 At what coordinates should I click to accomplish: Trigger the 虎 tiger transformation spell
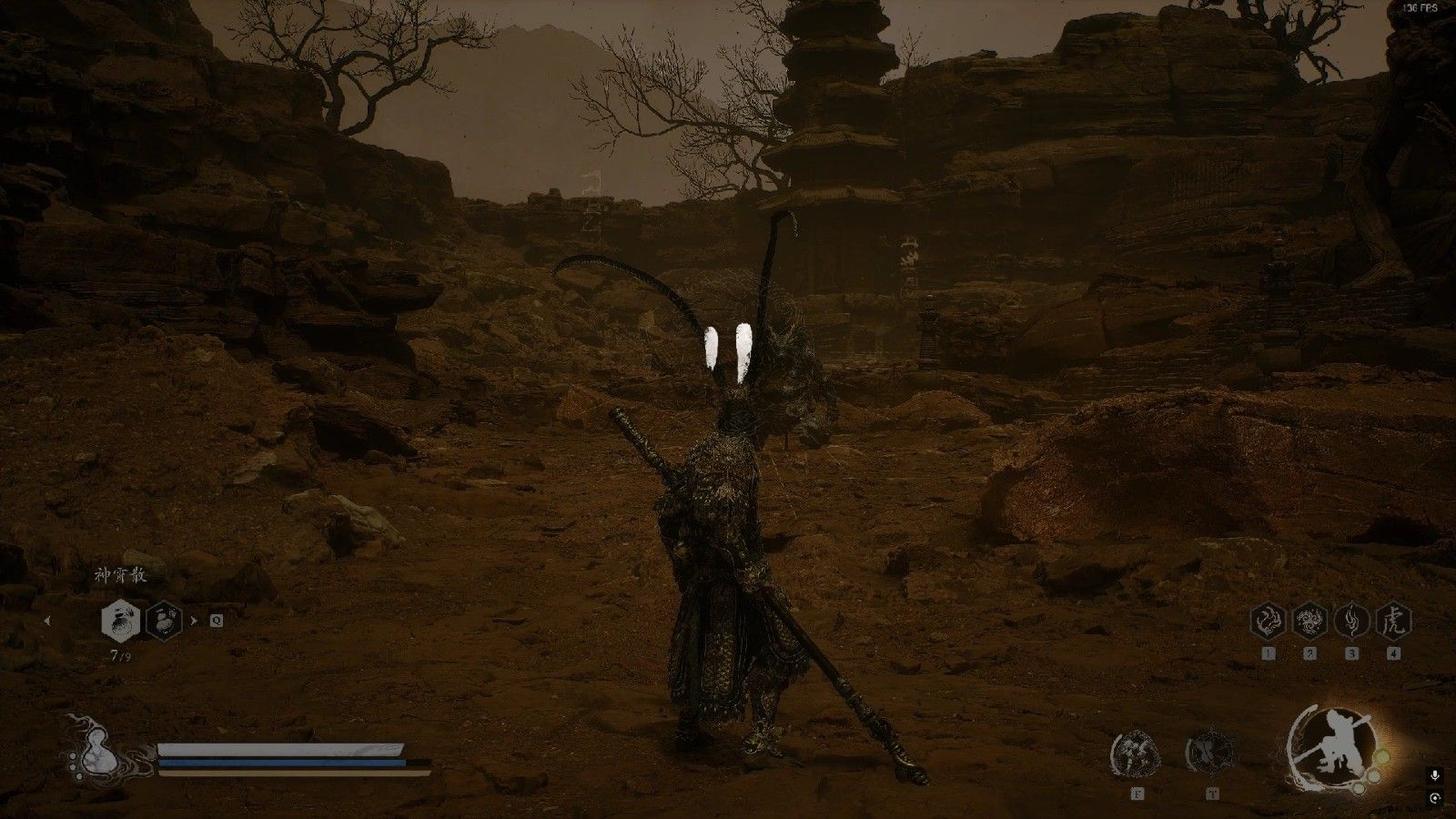(x=1393, y=622)
